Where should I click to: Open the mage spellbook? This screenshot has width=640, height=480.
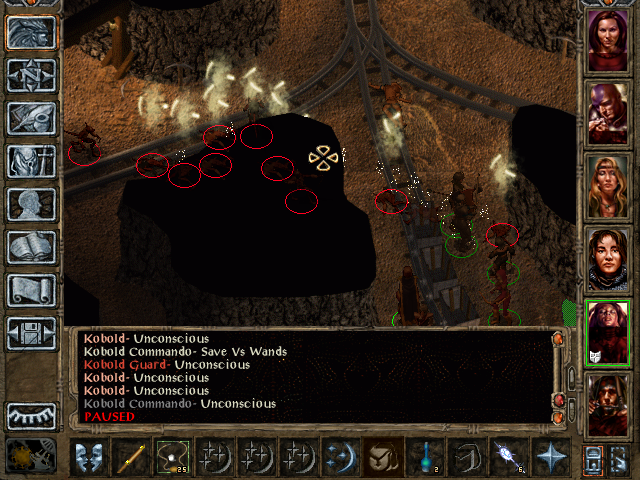tap(31, 247)
